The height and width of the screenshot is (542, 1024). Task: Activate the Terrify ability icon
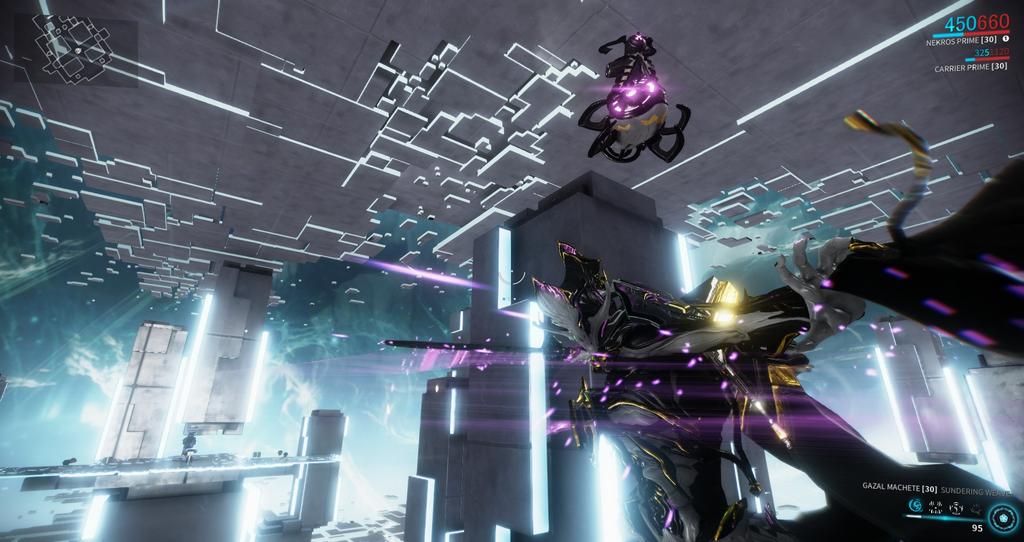[934, 508]
